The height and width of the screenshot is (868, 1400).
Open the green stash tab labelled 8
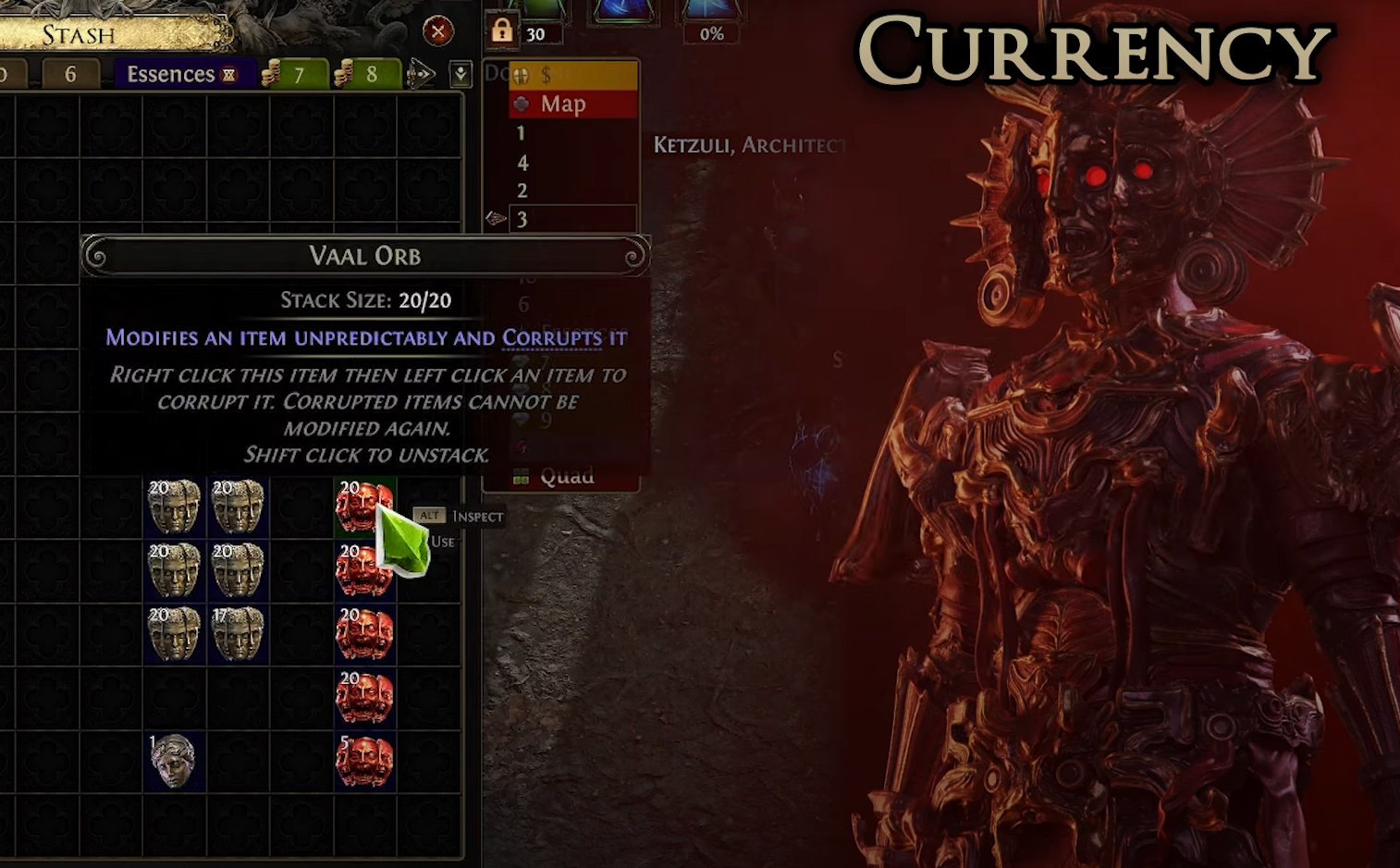[369, 74]
